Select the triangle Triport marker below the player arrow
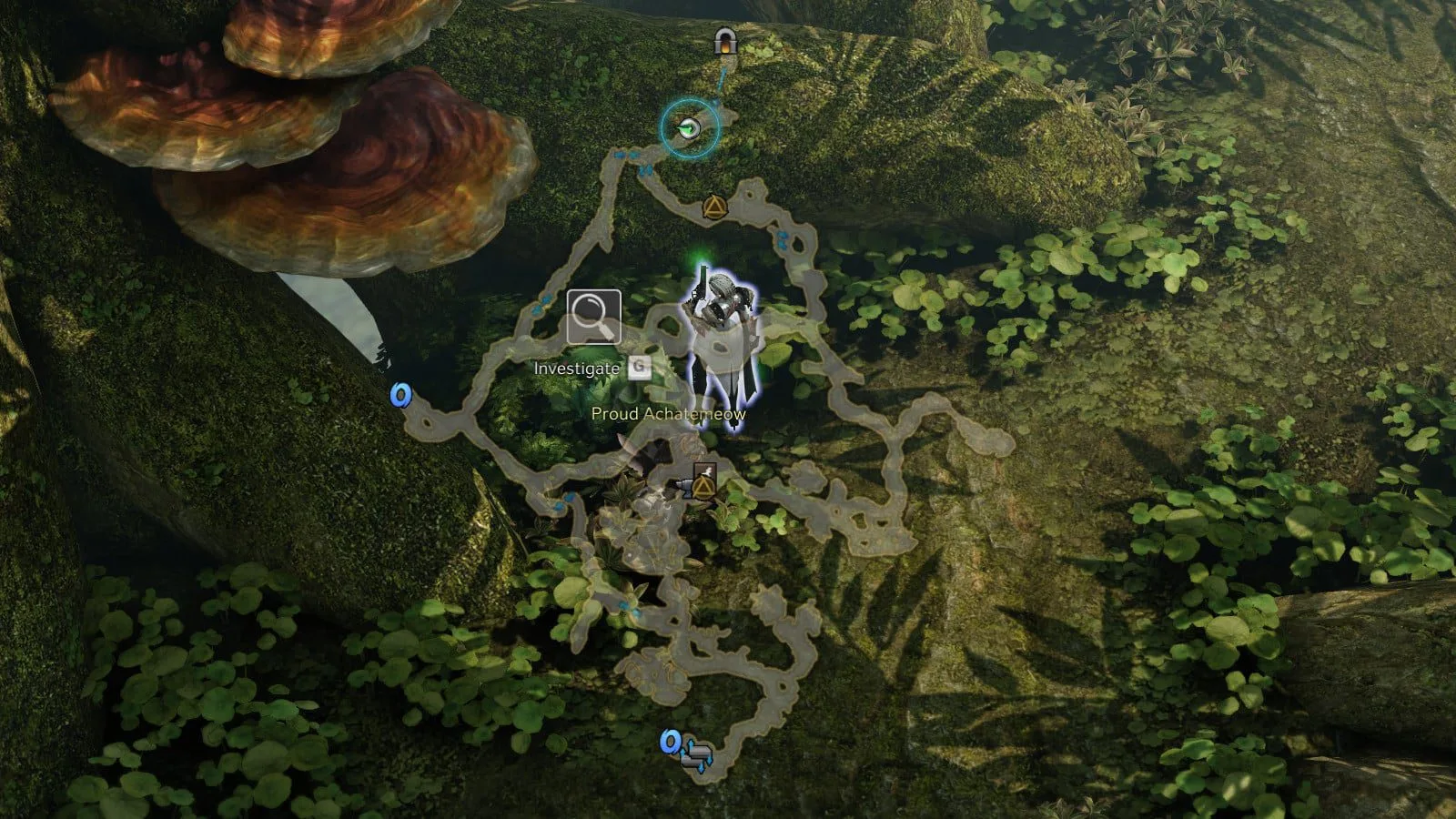 coord(713,208)
